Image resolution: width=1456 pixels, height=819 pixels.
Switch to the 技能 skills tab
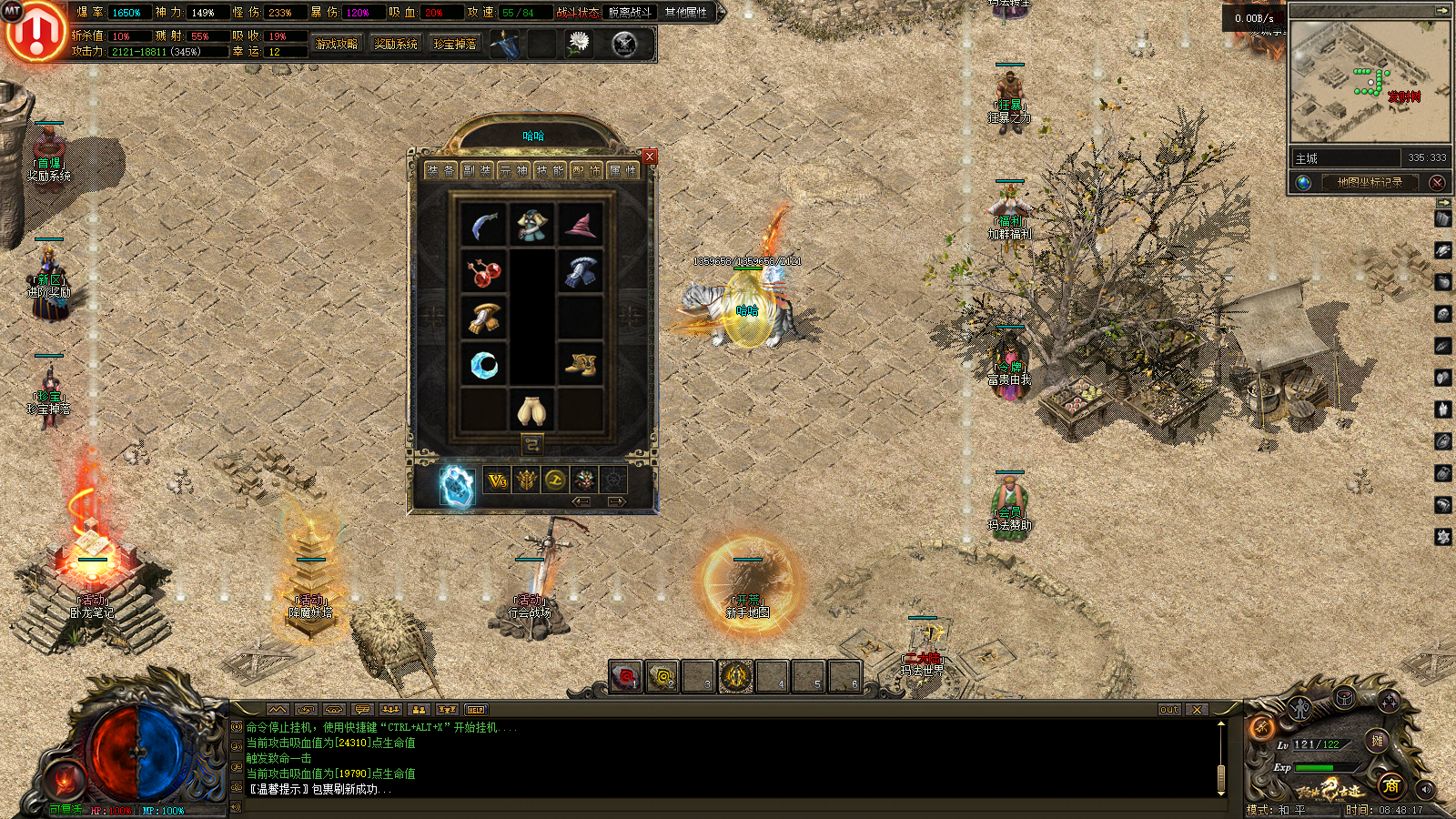[x=550, y=170]
